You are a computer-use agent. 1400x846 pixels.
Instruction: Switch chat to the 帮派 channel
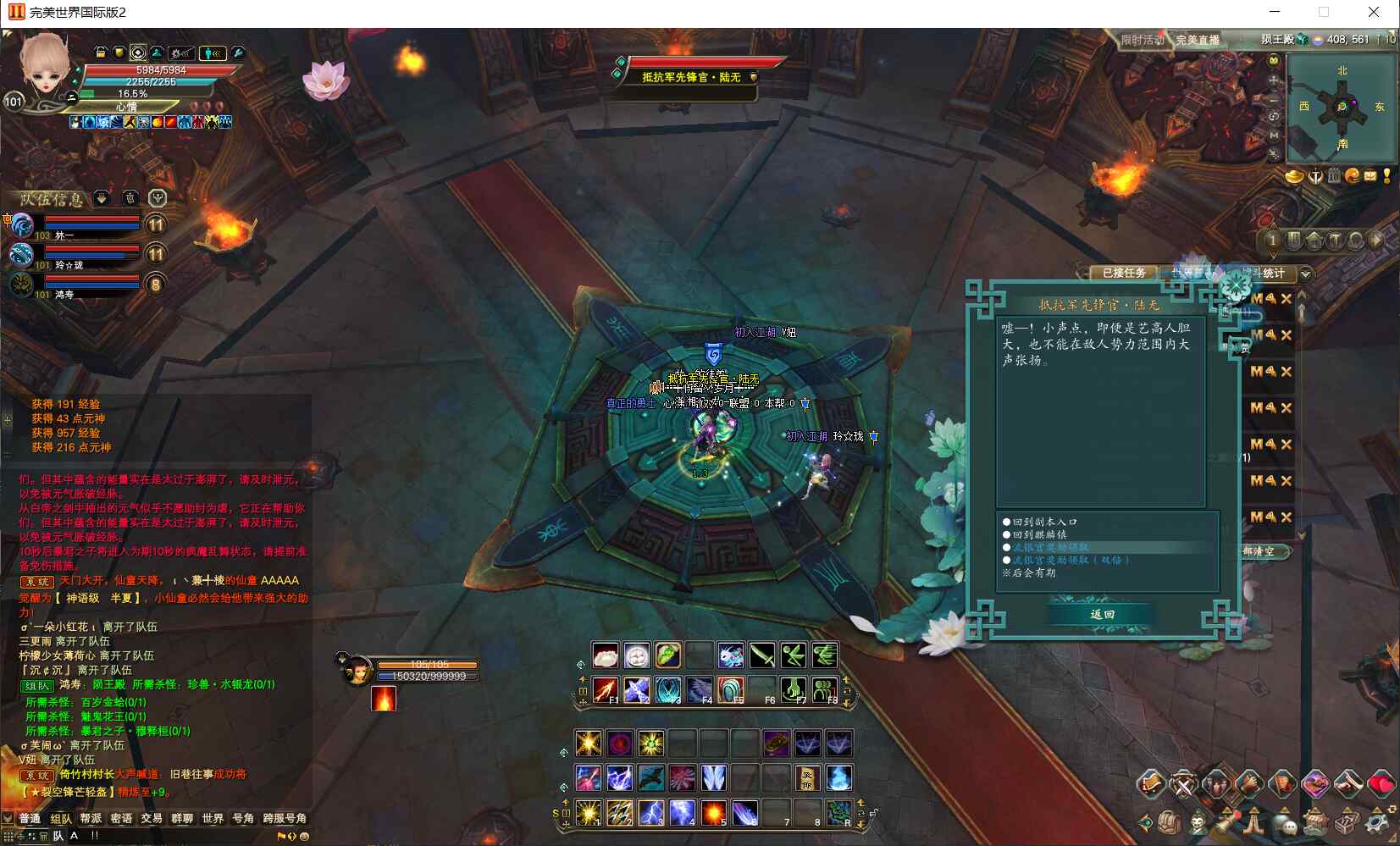pyautogui.click(x=91, y=818)
